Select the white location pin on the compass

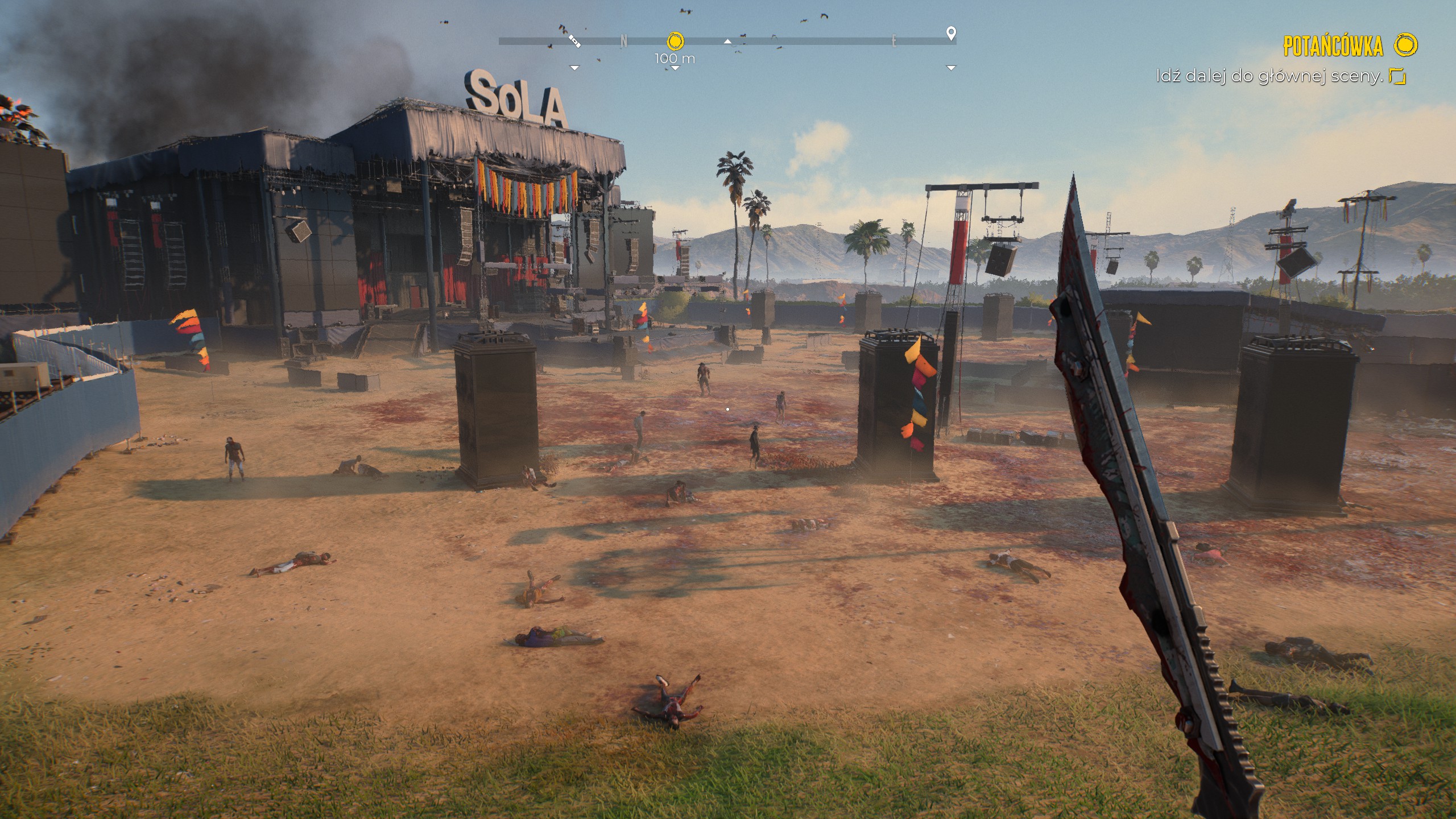point(950,33)
